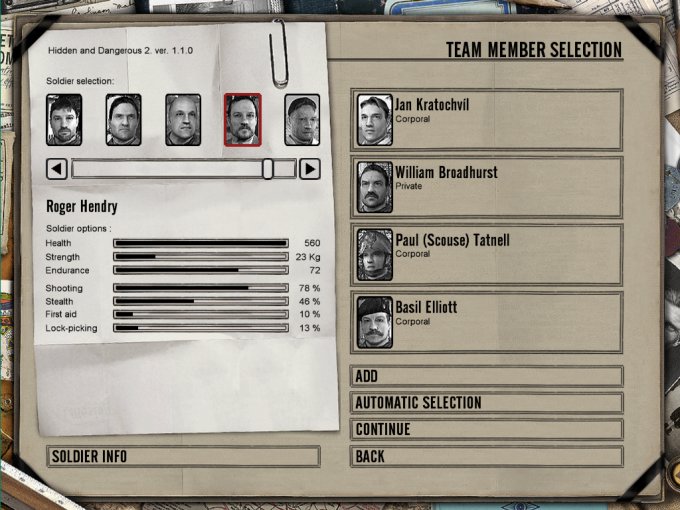Choose Automatic Selection for the team
The height and width of the screenshot is (510, 680).
486,403
